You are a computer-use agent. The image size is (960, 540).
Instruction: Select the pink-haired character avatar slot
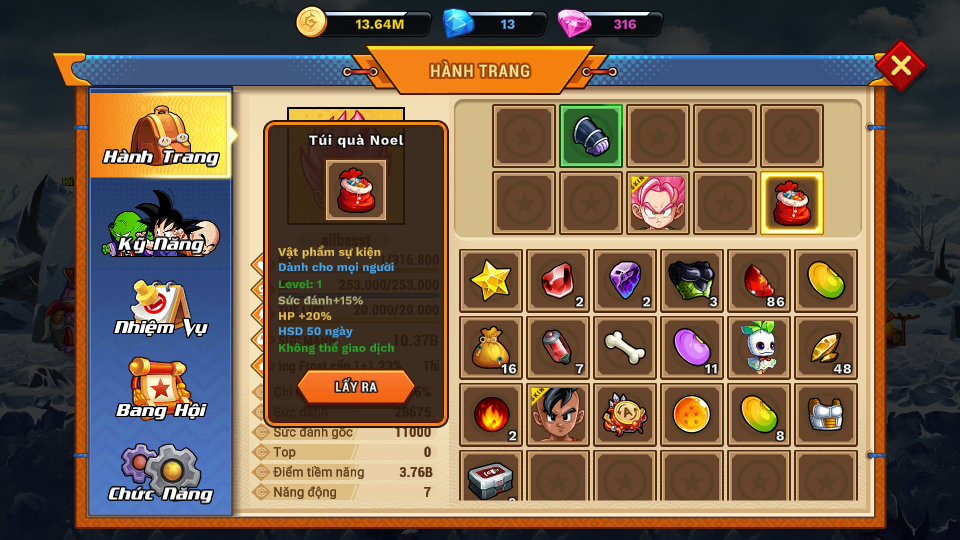tap(658, 203)
